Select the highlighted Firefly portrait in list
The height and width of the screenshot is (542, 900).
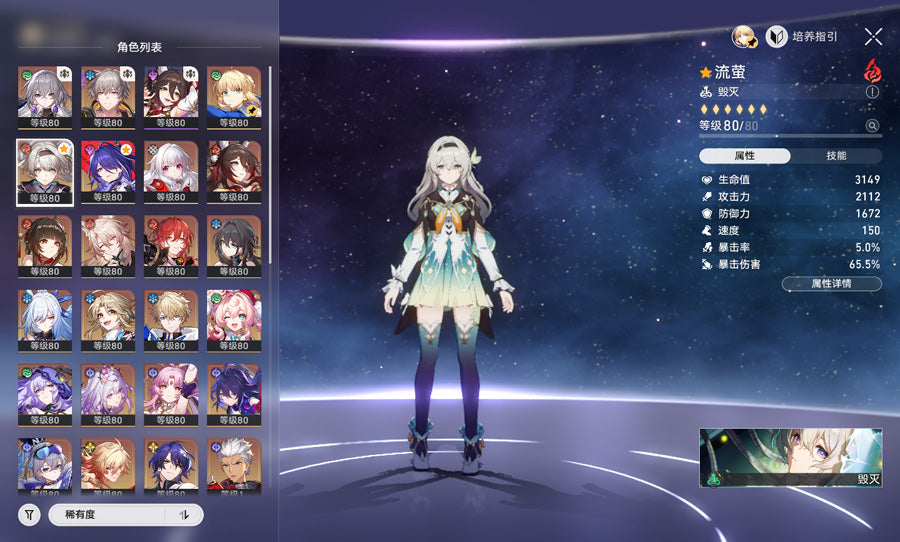click(x=45, y=171)
